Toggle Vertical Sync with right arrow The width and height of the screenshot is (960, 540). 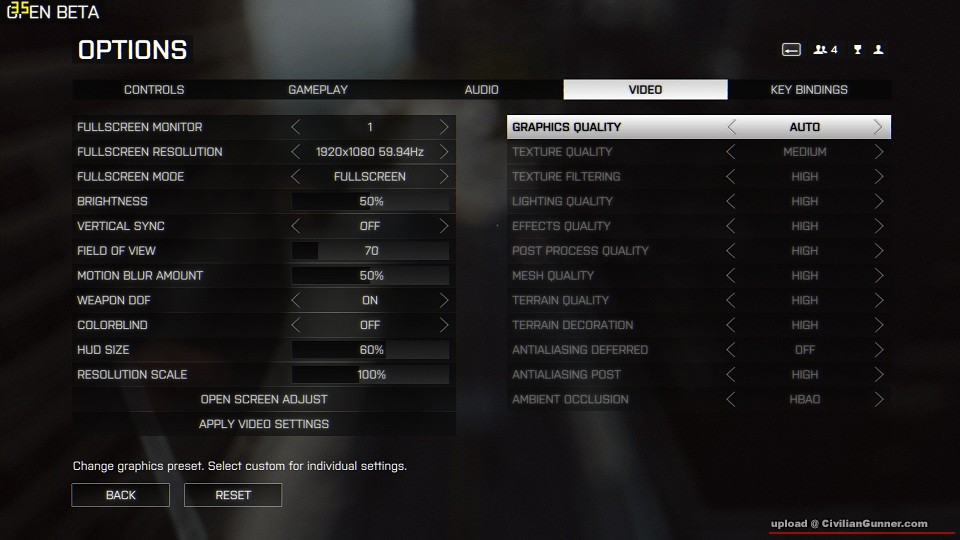(444, 226)
